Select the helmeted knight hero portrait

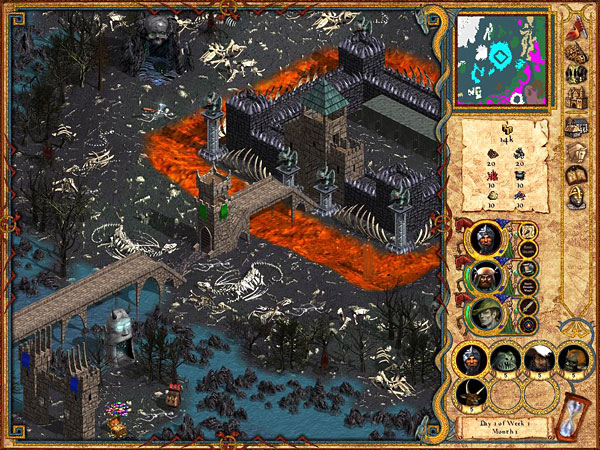(486, 240)
